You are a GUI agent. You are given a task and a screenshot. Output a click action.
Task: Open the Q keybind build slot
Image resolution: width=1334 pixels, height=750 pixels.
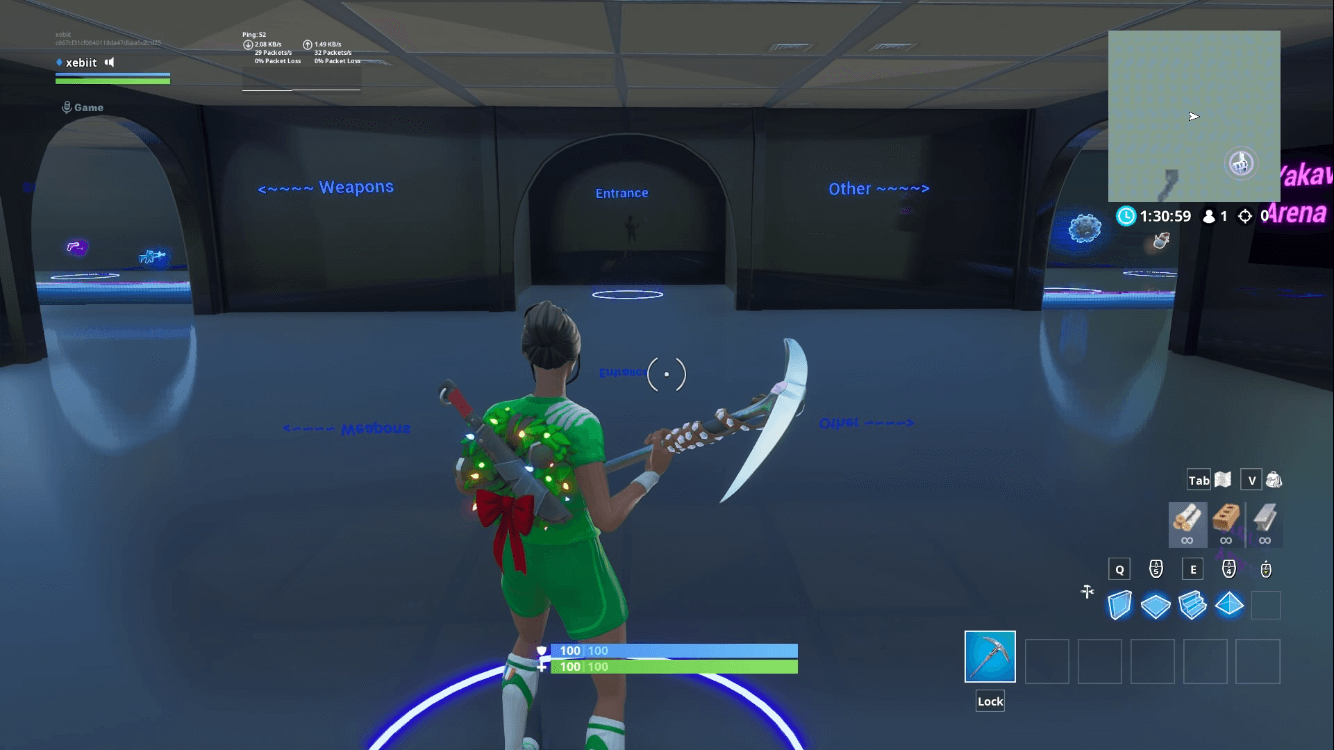coord(1119,569)
